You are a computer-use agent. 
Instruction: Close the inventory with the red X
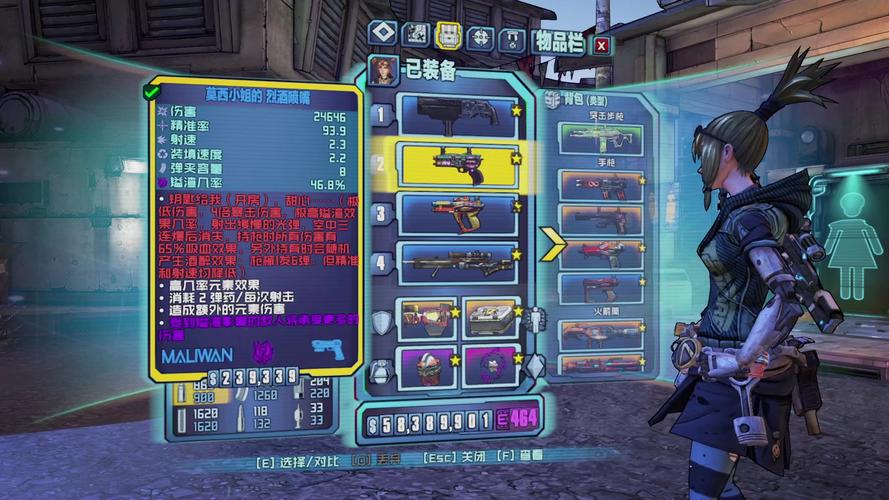point(601,44)
